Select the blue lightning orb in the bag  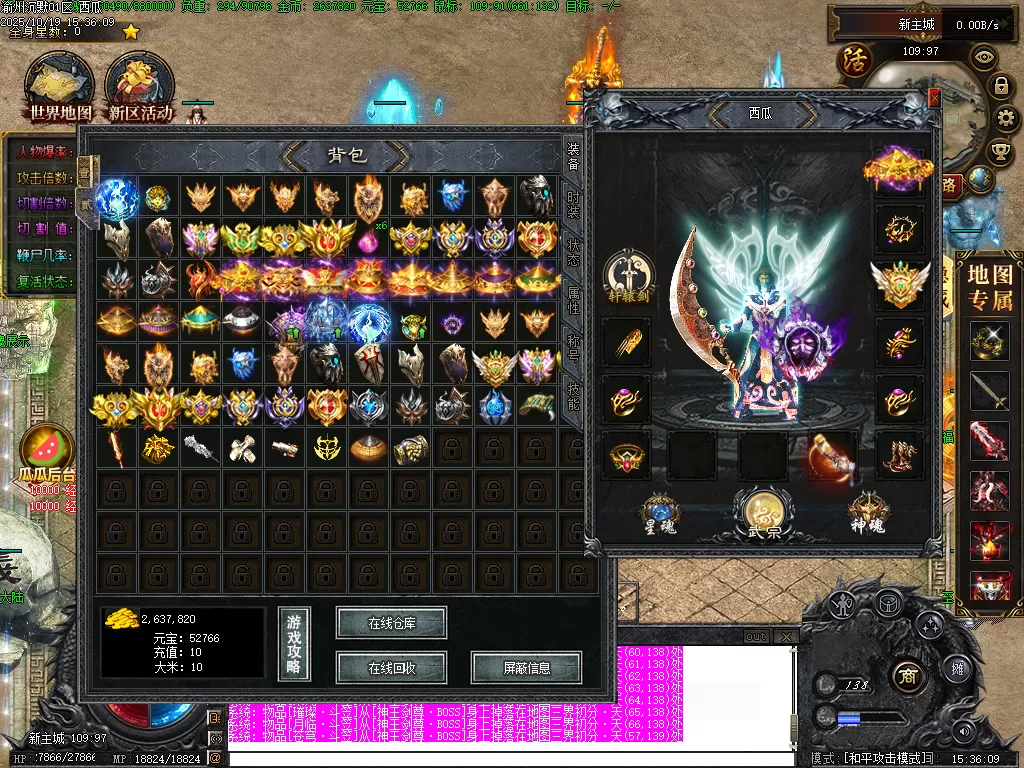click(x=116, y=197)
